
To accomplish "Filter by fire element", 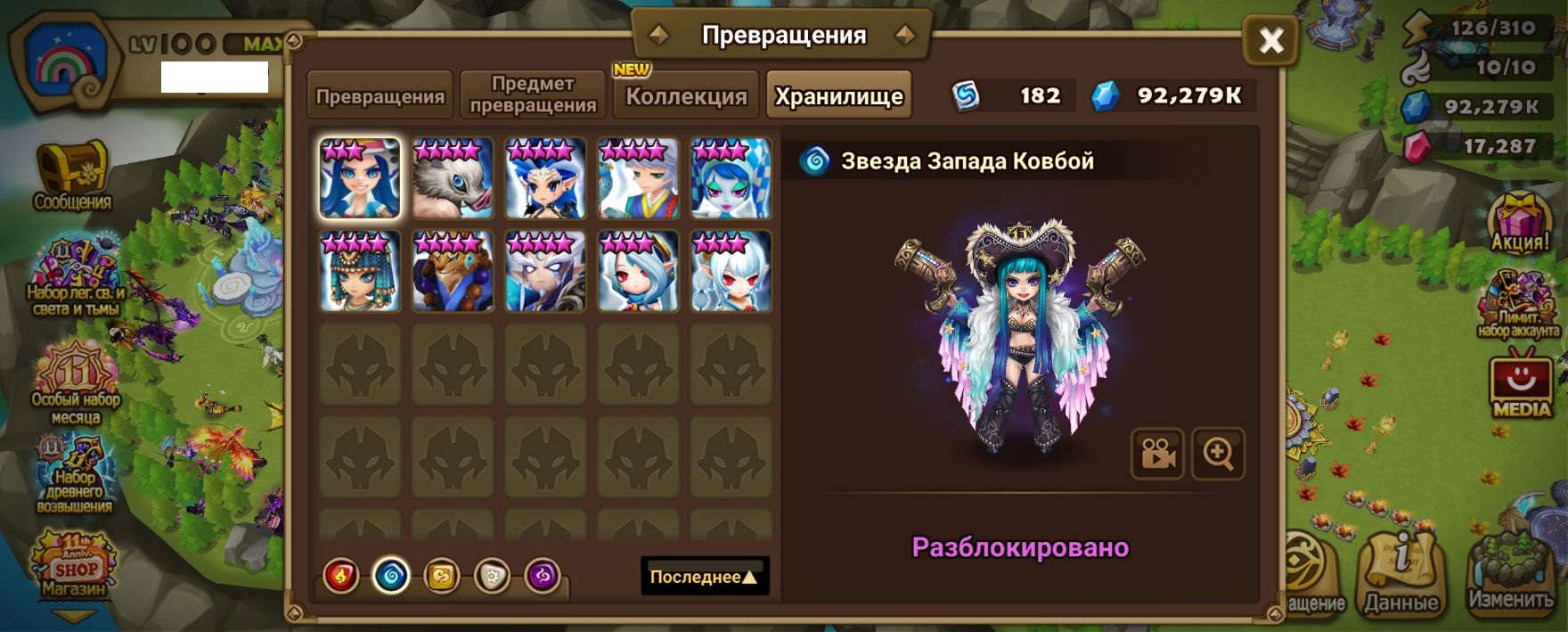I will coord(341,577).
